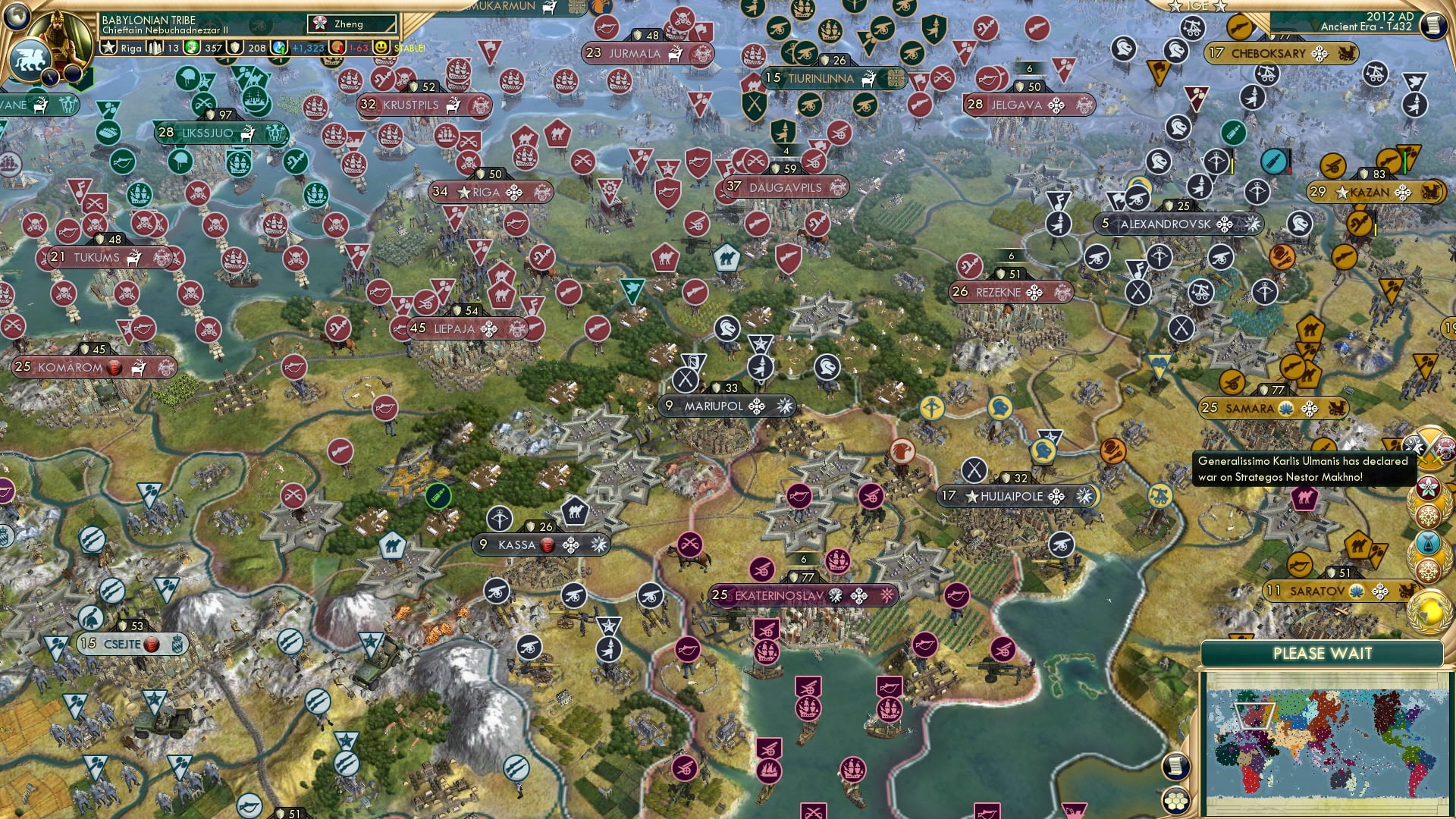
Task: Select the camel unit icon near Kassa
Action: pos(575,511)
